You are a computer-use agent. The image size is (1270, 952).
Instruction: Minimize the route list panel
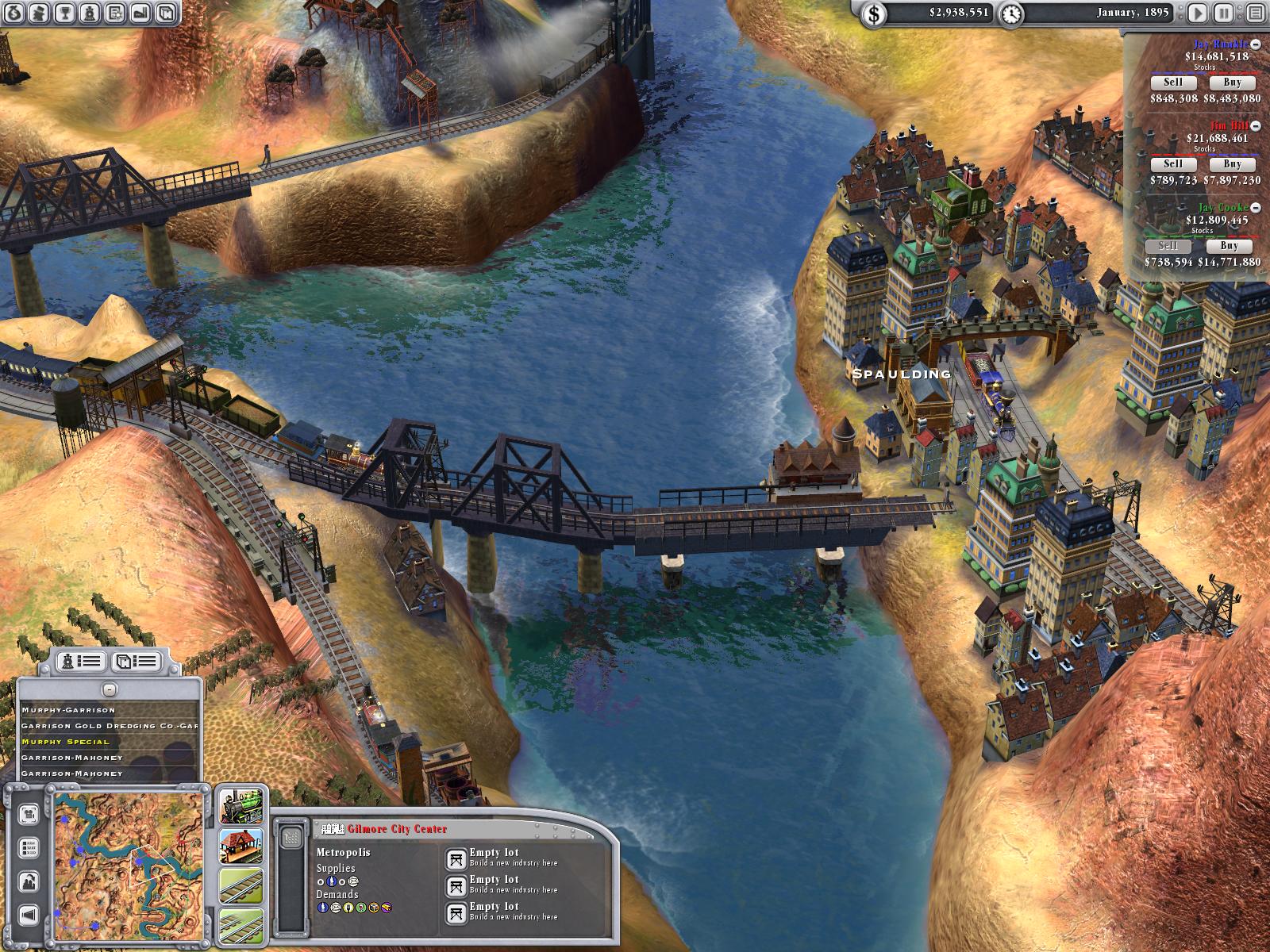coord(110,689)
